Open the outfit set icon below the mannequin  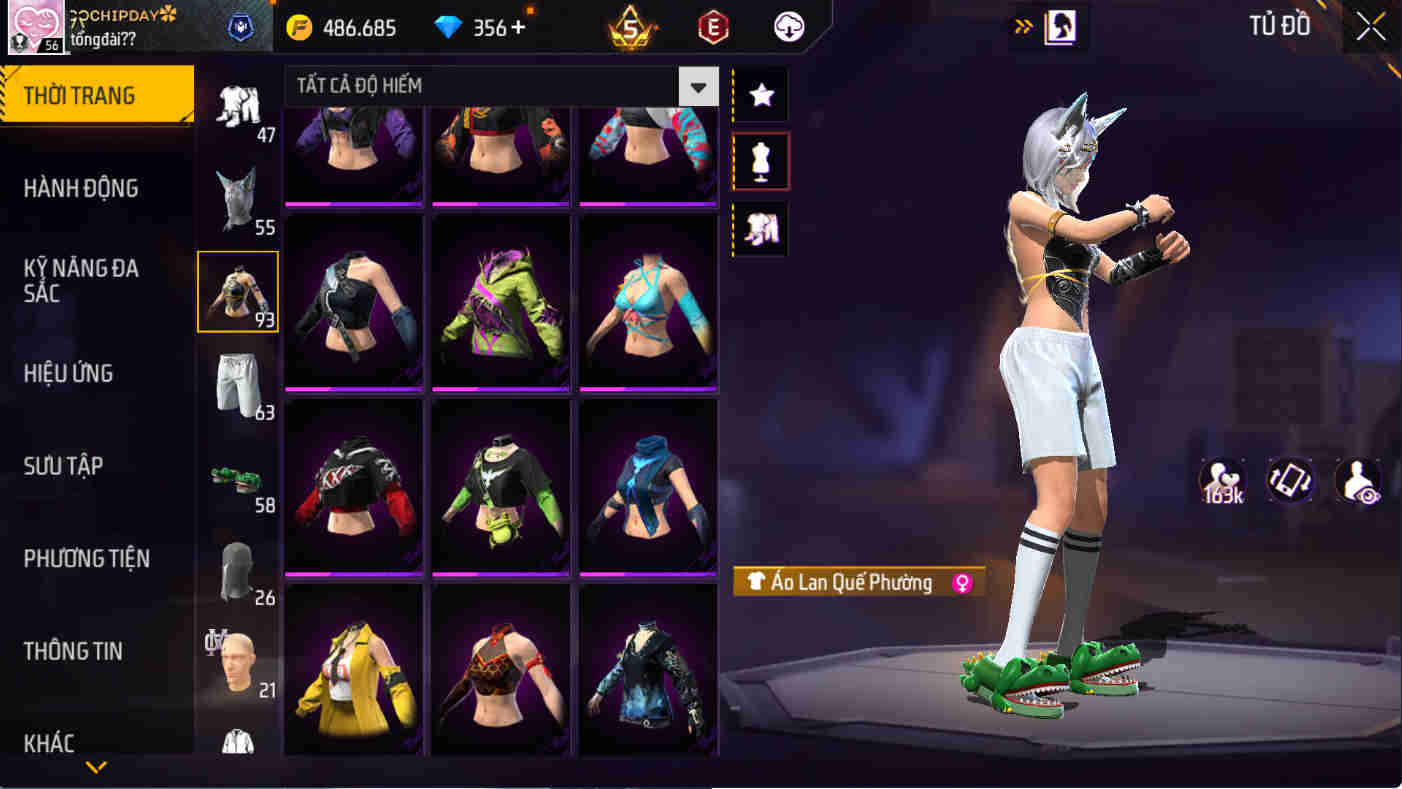click(x=759, y=229)
